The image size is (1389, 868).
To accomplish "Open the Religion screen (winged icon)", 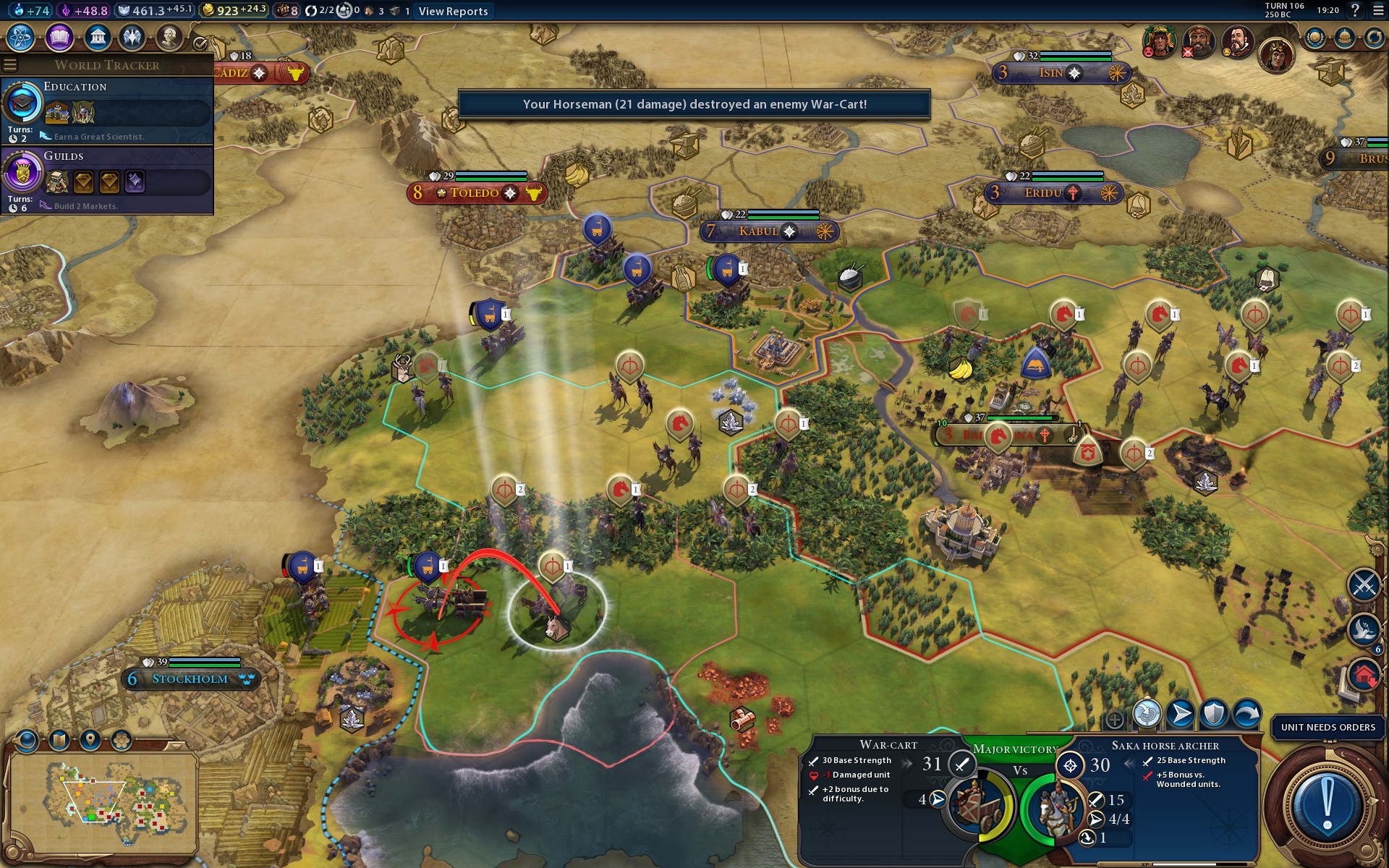I will click(132, 37).
